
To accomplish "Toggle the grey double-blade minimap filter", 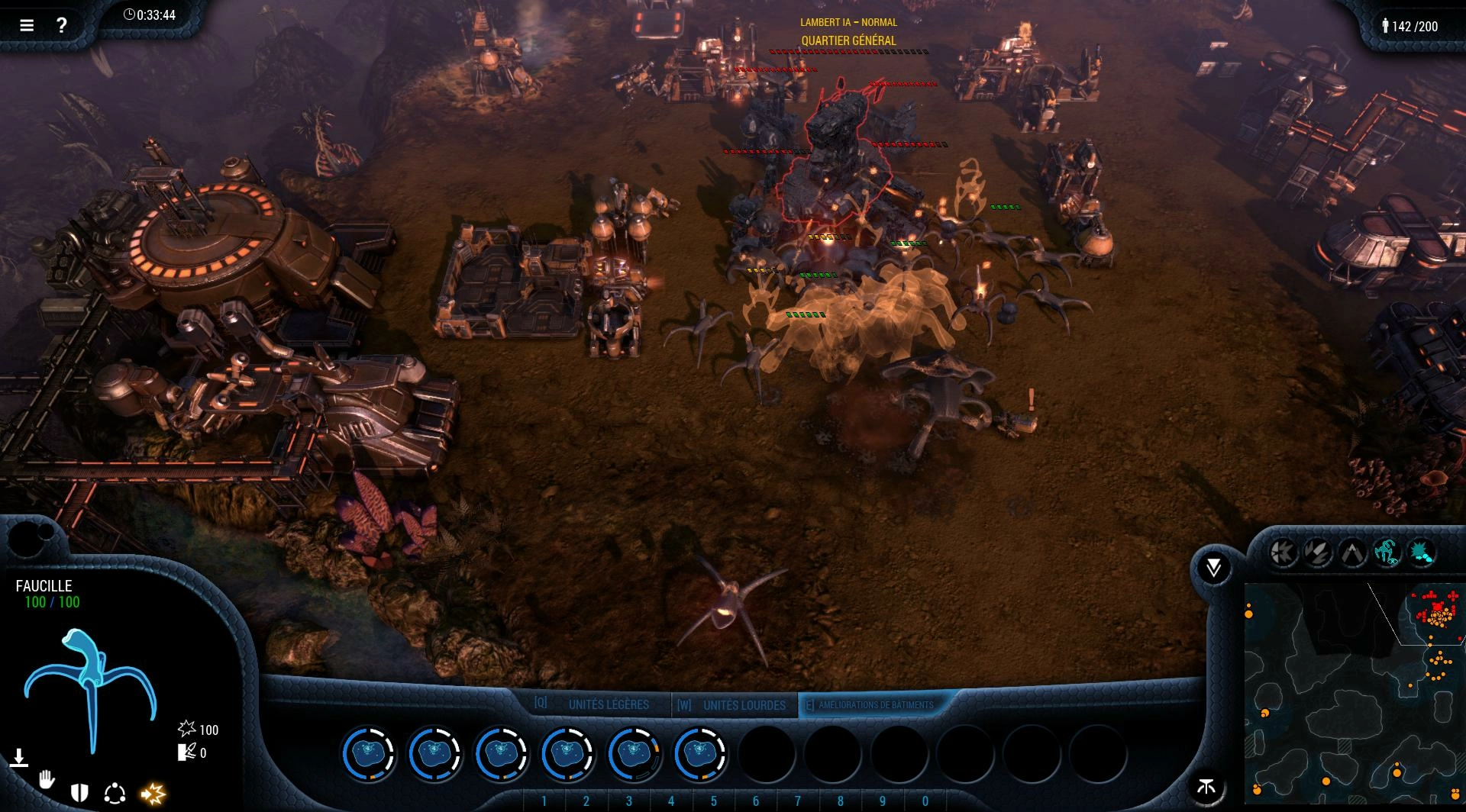I will [1318, 552].
